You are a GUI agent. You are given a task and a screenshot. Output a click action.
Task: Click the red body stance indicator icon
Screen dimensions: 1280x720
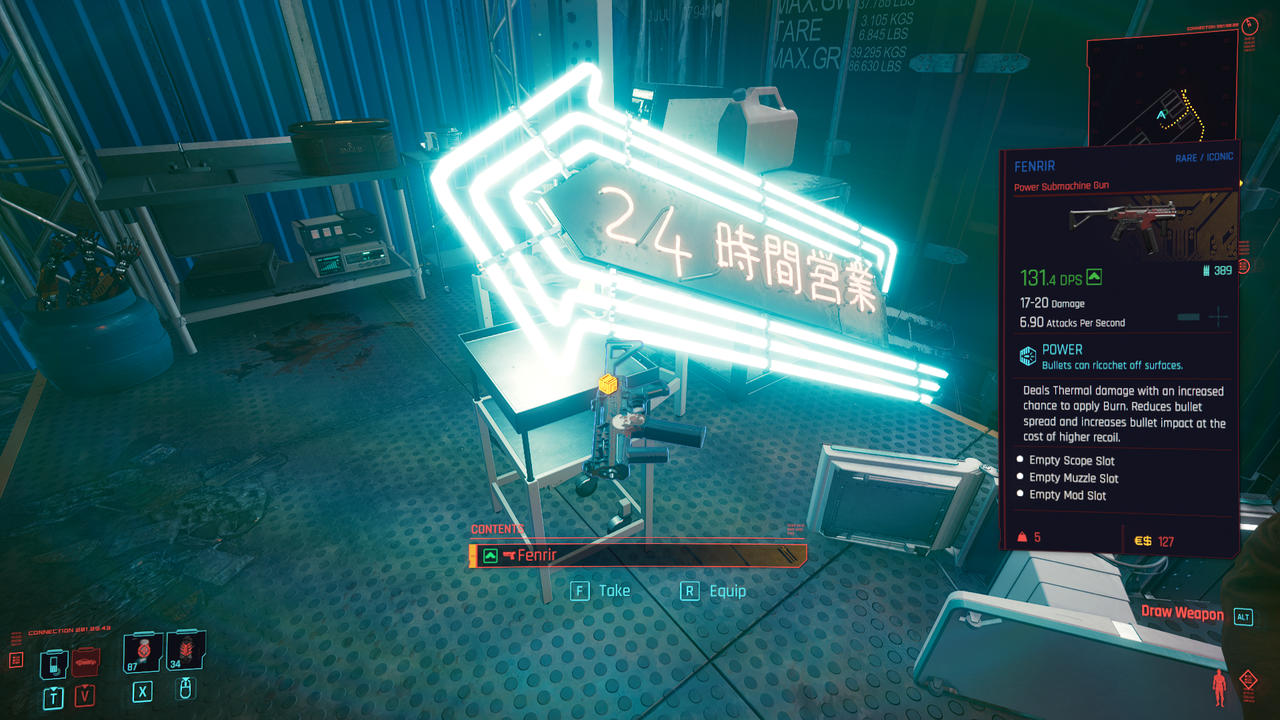click(1218, 687)
